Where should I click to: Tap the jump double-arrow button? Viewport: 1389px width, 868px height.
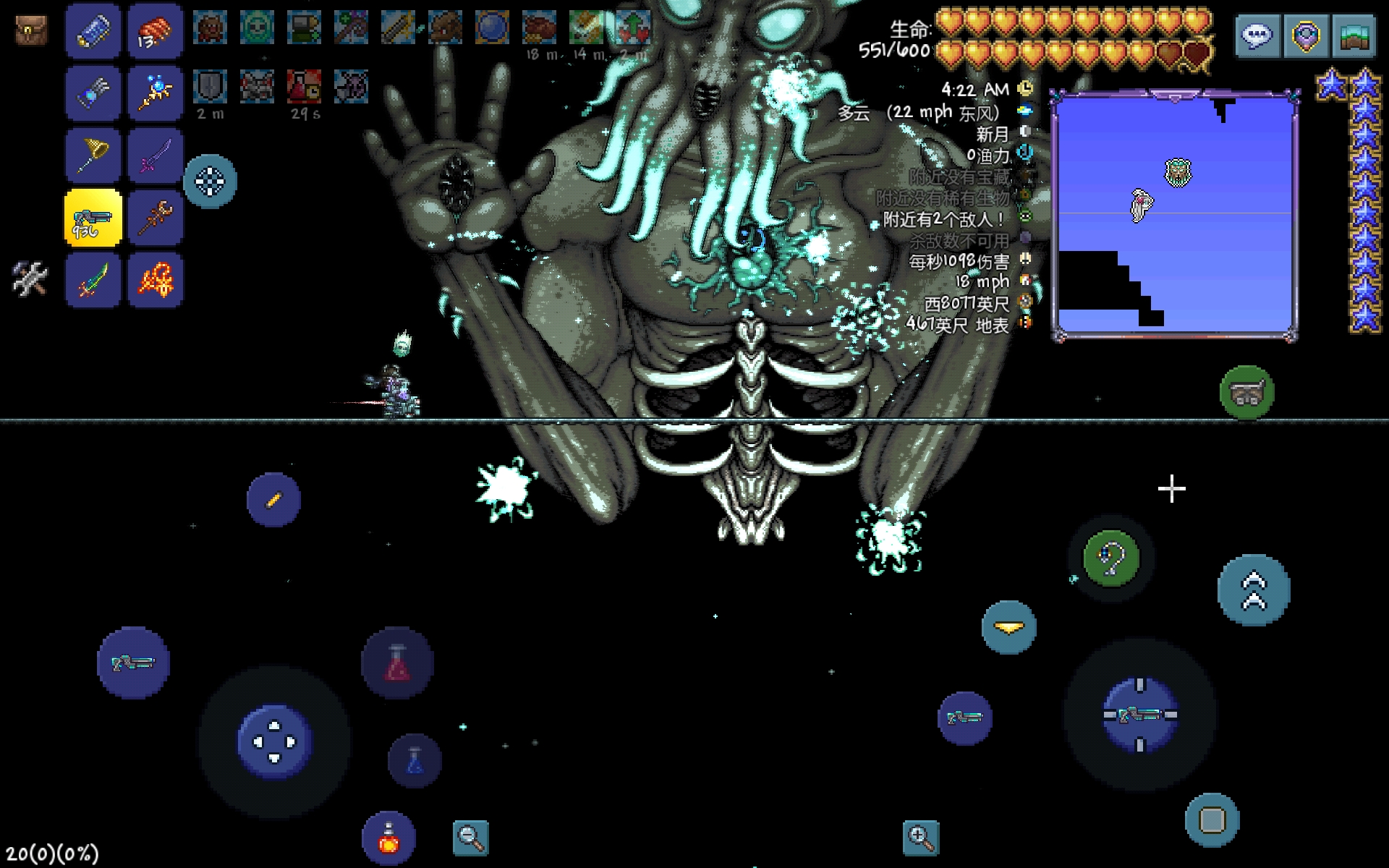(1254, 590)
